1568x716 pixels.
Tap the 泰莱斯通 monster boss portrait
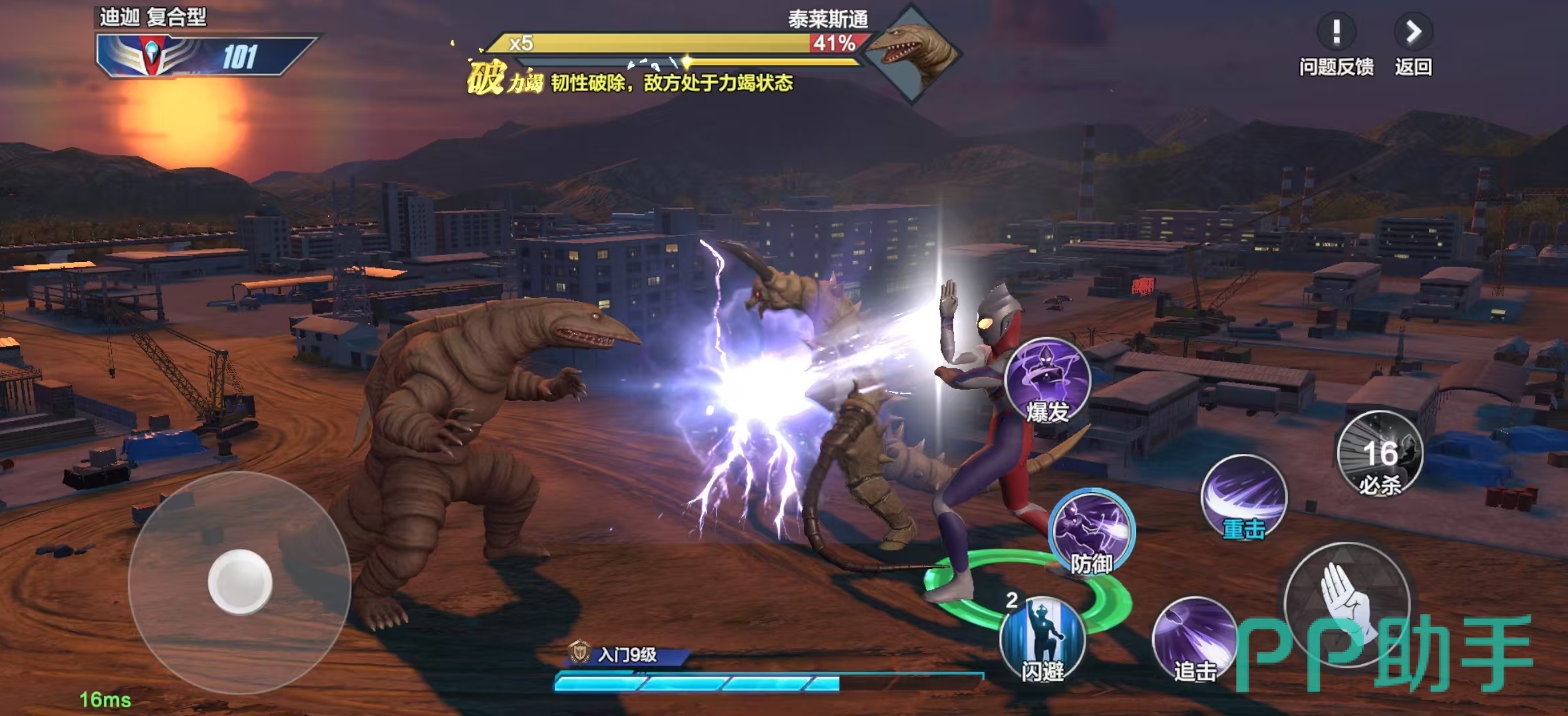coord(911,53)
